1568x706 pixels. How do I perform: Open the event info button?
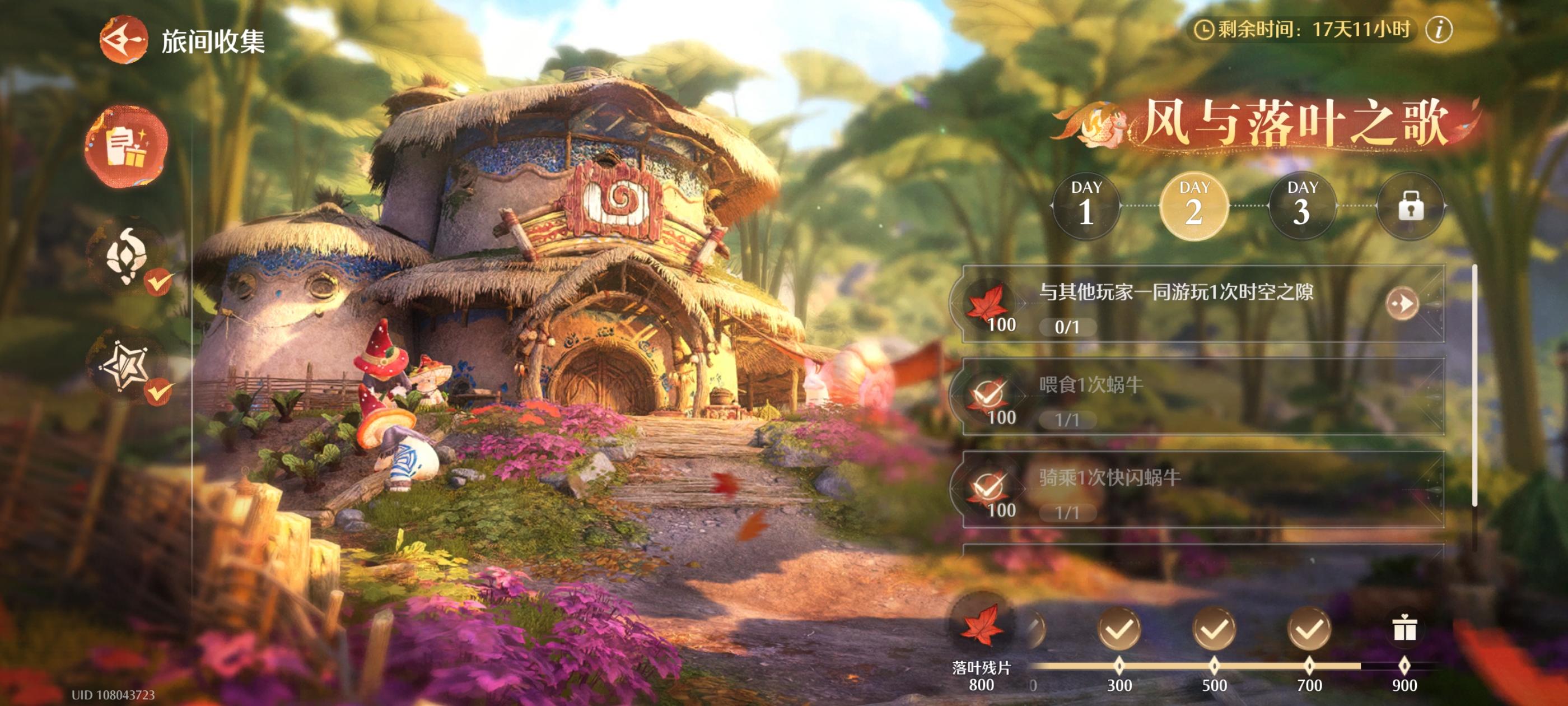pos(1439,29)
